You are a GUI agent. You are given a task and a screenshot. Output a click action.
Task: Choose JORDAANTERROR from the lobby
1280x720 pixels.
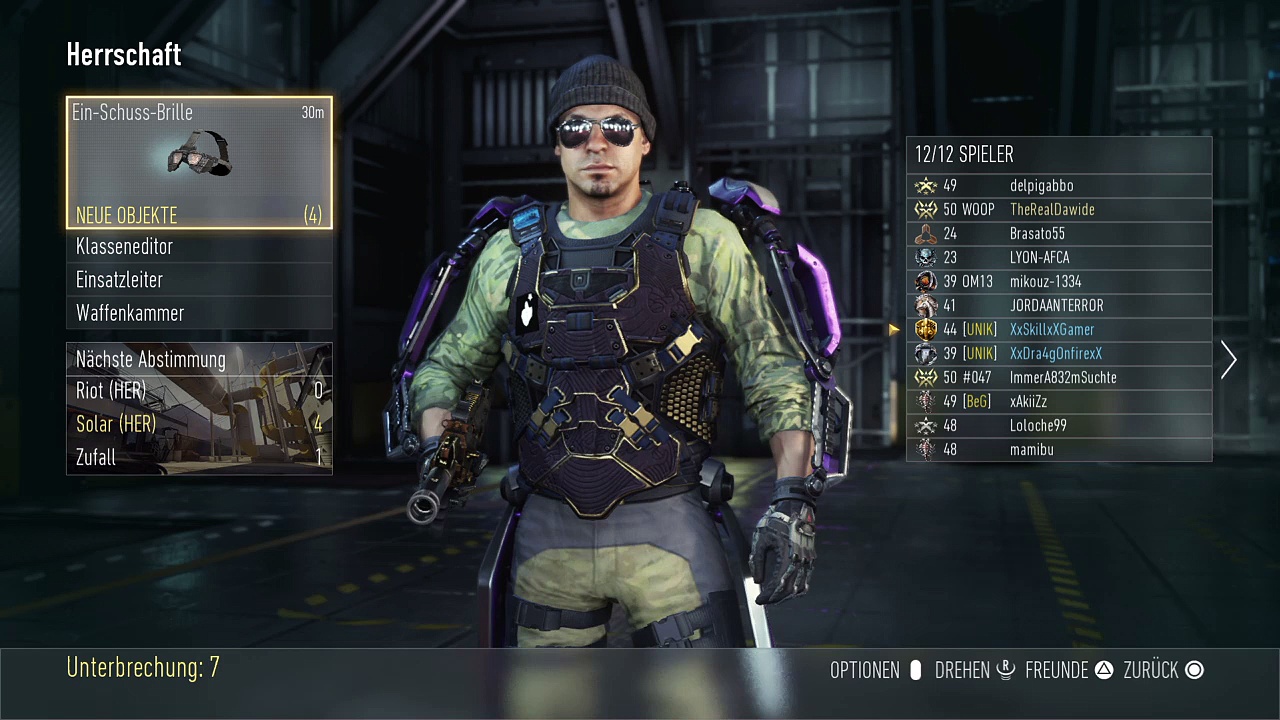click(x=1059, y=306)
